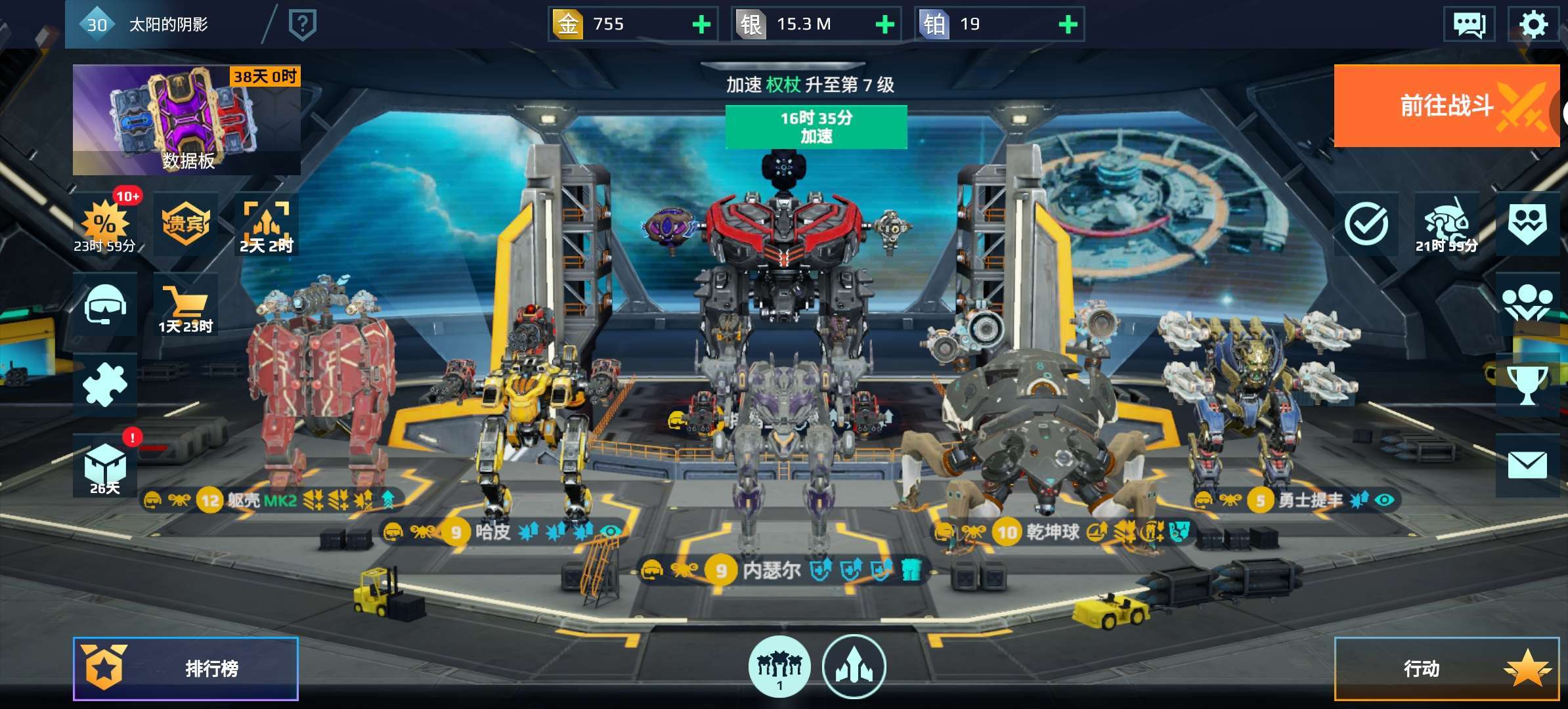Open the settings gear

1533,25
